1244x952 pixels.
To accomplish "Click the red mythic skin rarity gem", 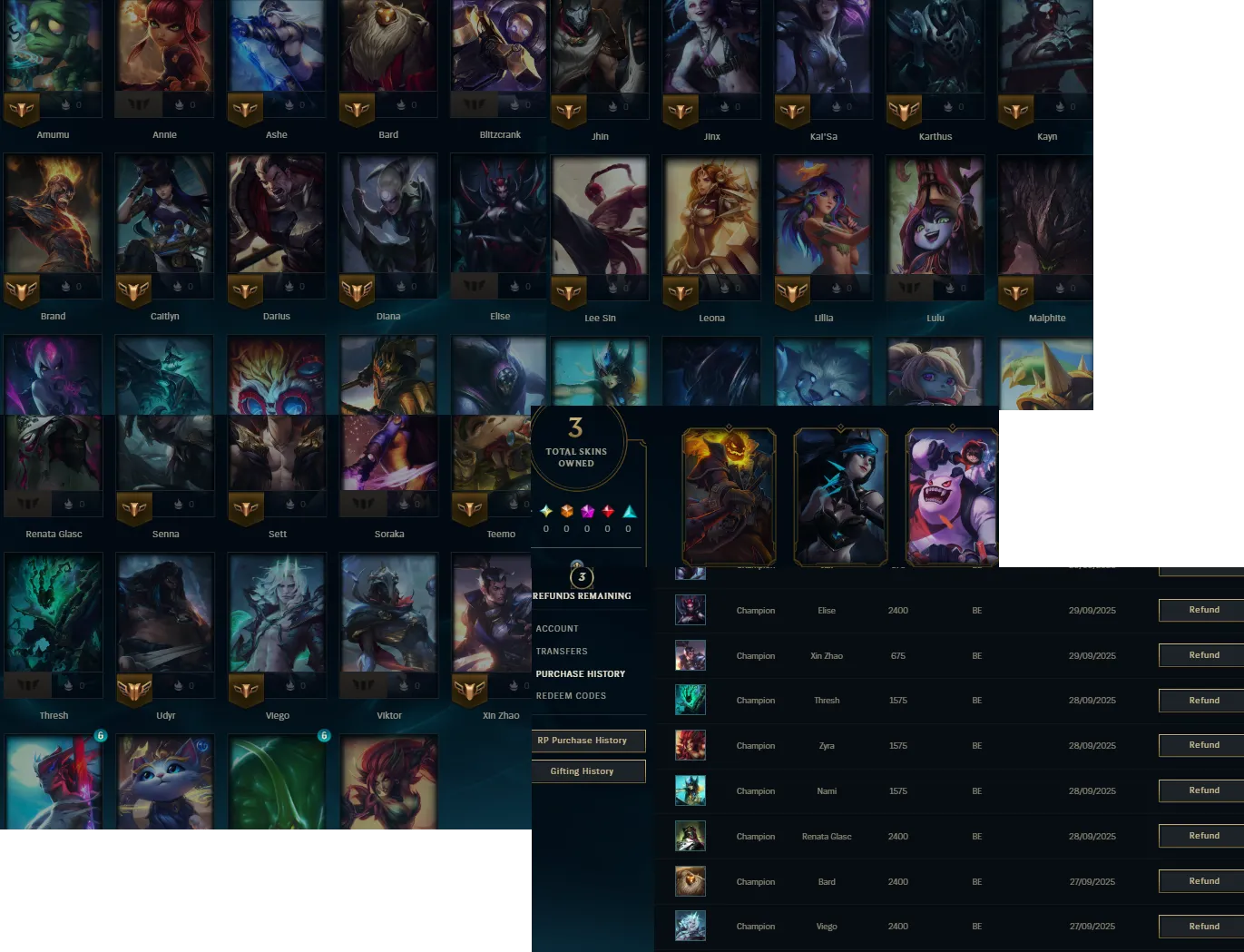I will tap(607, 511).
